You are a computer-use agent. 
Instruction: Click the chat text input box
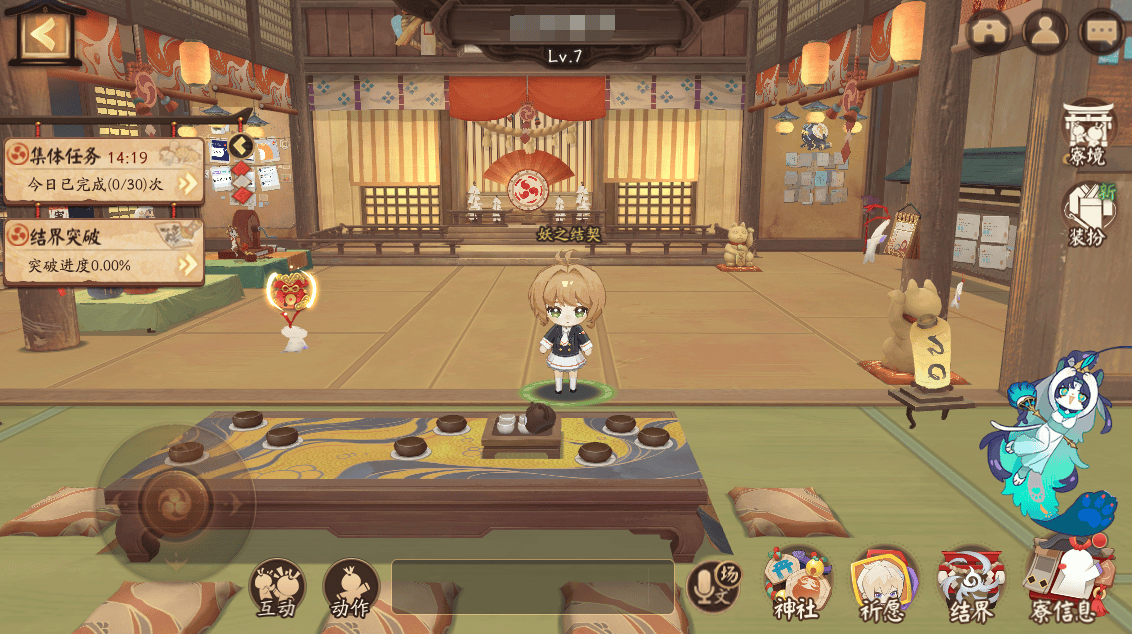coord(532,586)
